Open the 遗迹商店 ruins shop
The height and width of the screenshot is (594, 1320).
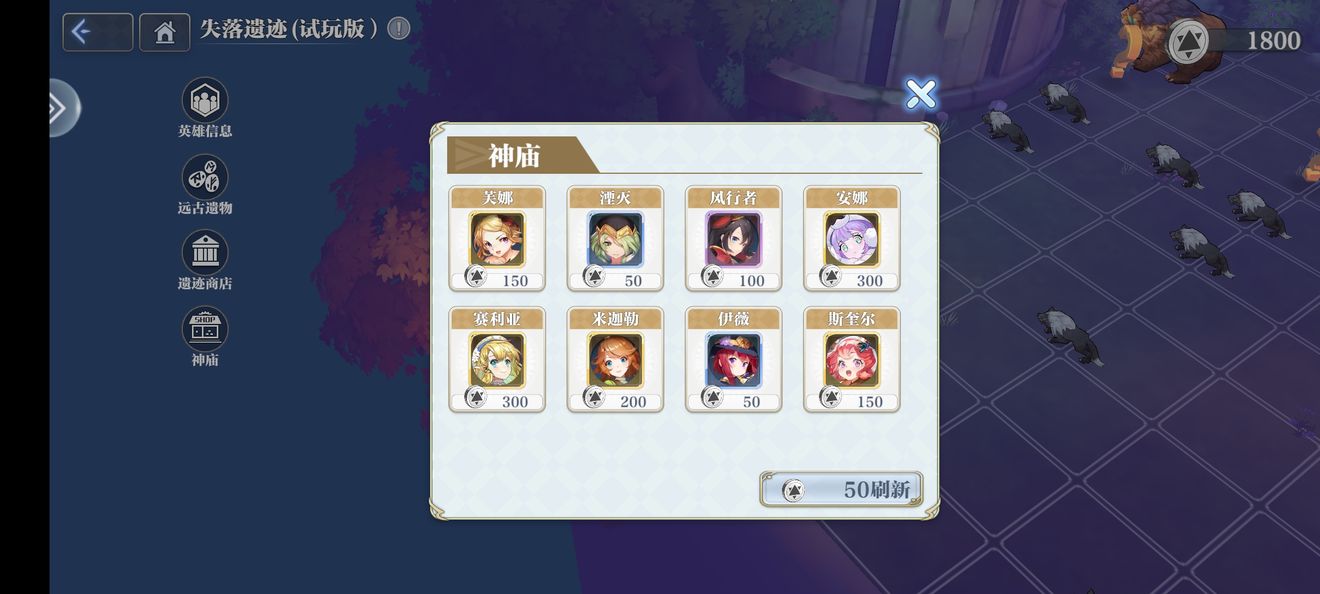click(205, 253)
